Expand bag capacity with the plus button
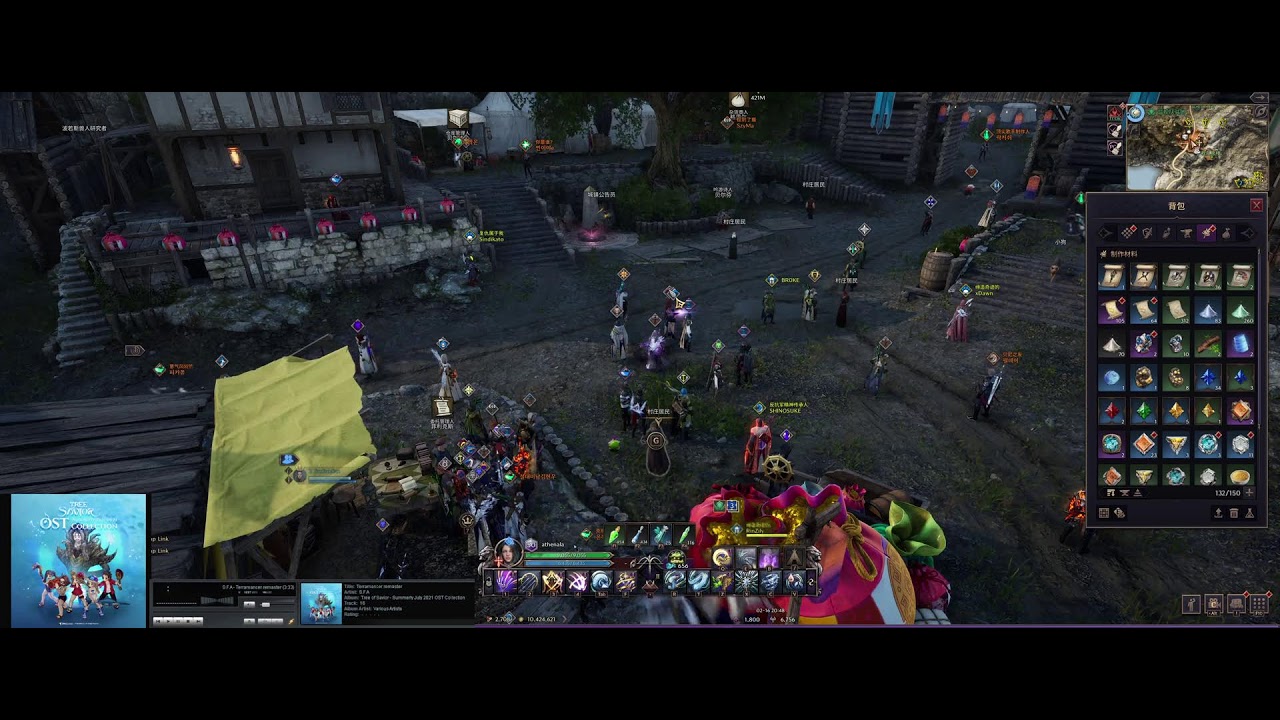This screenshot has width=1280, height=720. pos(1248,493)
